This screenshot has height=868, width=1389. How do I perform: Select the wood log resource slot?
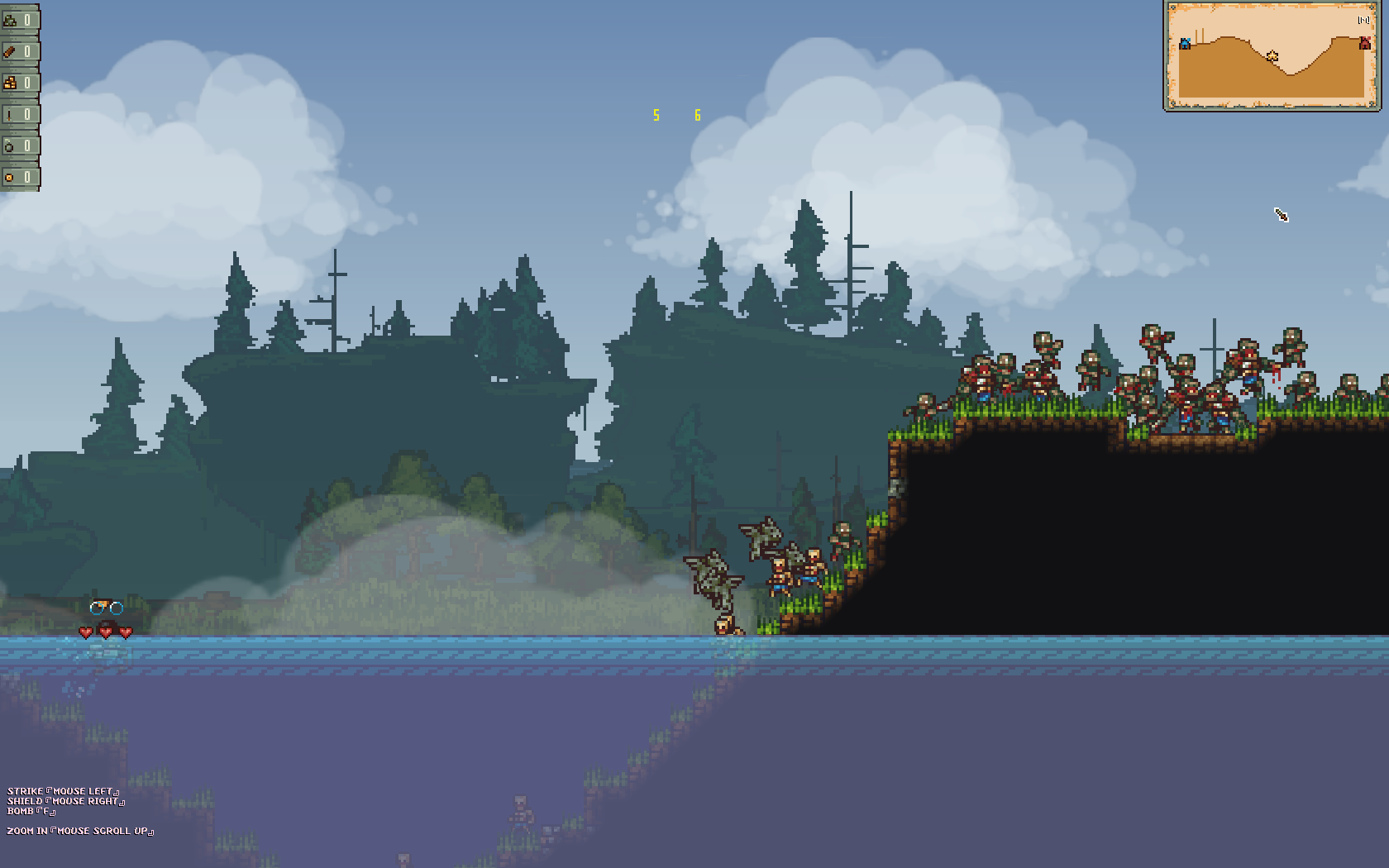coord(19,51)
